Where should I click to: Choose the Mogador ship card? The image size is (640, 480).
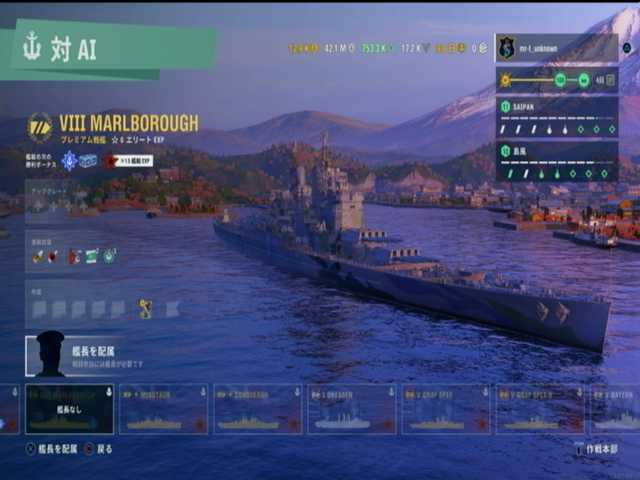pyautogui.click(x=163, y=409)
